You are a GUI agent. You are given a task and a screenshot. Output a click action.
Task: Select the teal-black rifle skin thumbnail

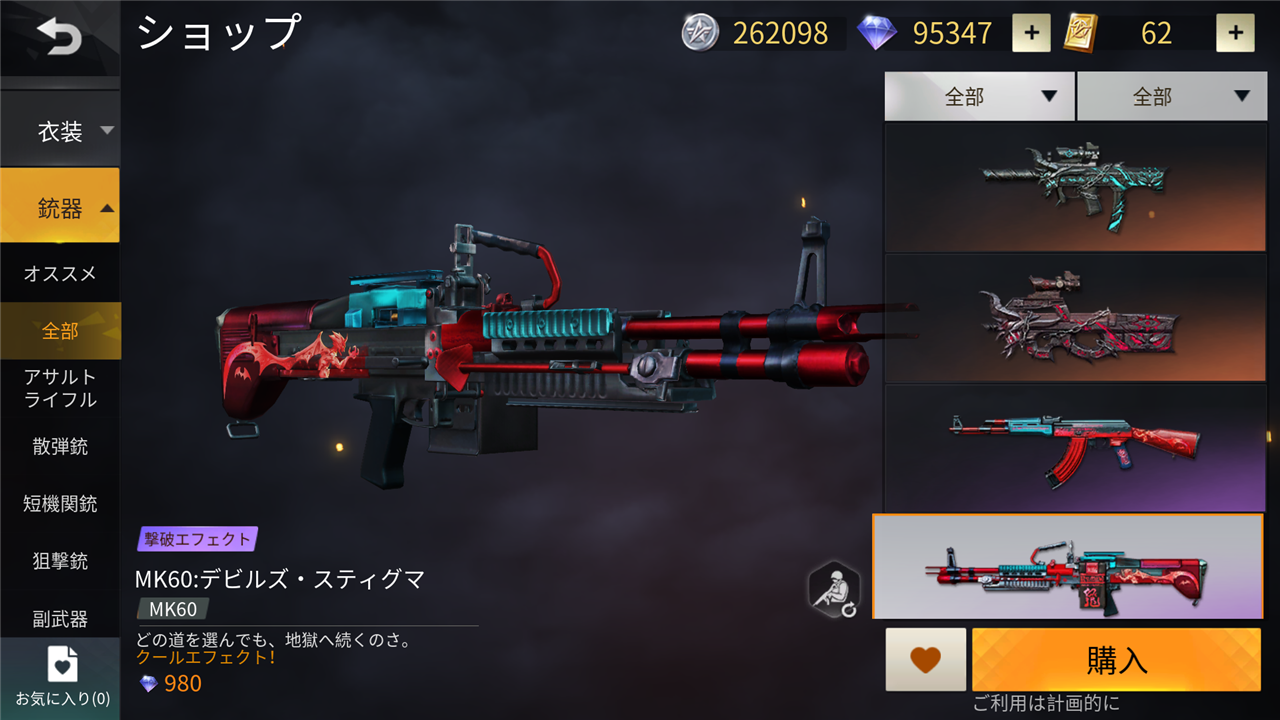(x=1074, y=187)
